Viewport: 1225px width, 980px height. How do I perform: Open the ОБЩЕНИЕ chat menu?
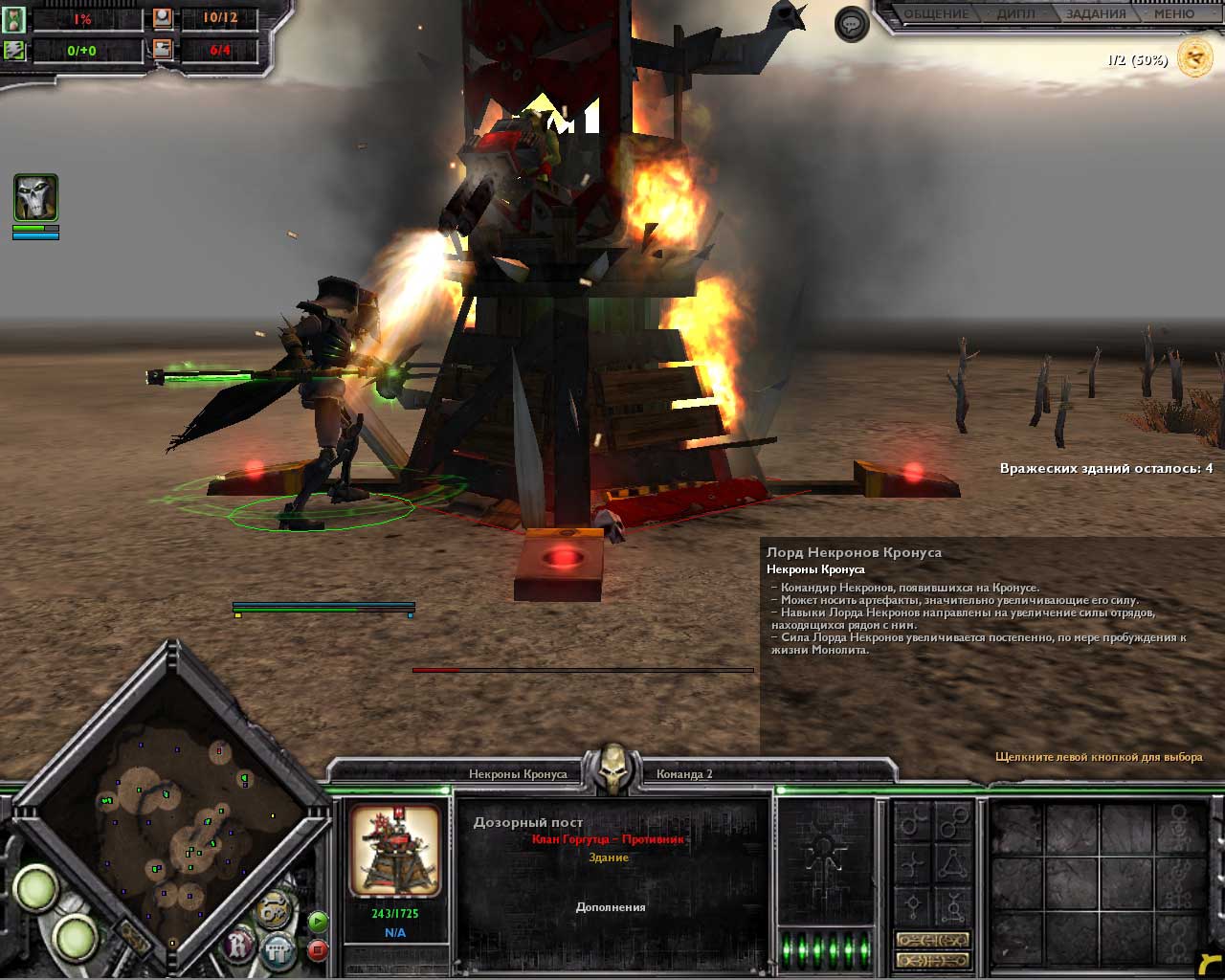click(x=937, y=14)
